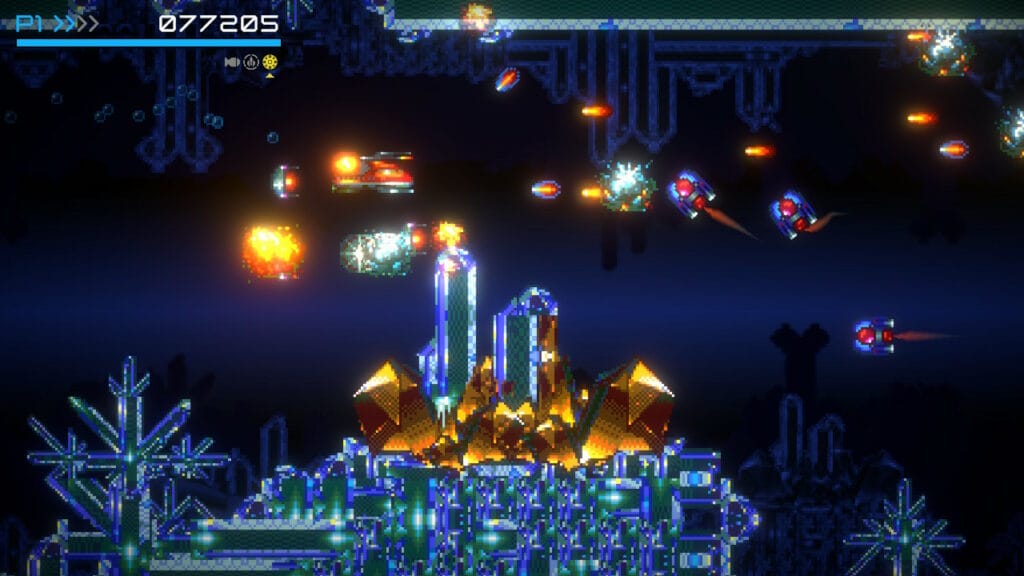Choose the grey missile weapon icon
1024x576 pixels.
click(x=232, y=62)
